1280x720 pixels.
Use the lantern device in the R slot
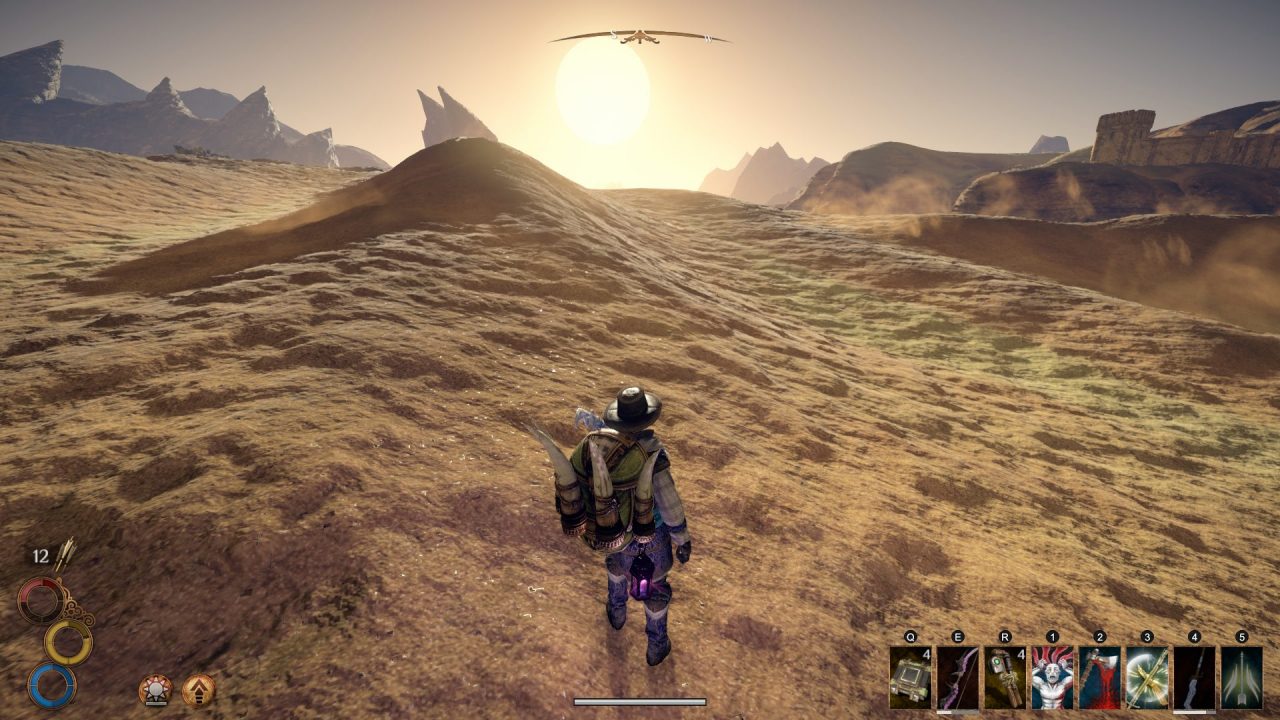[x=1004, y=678]
